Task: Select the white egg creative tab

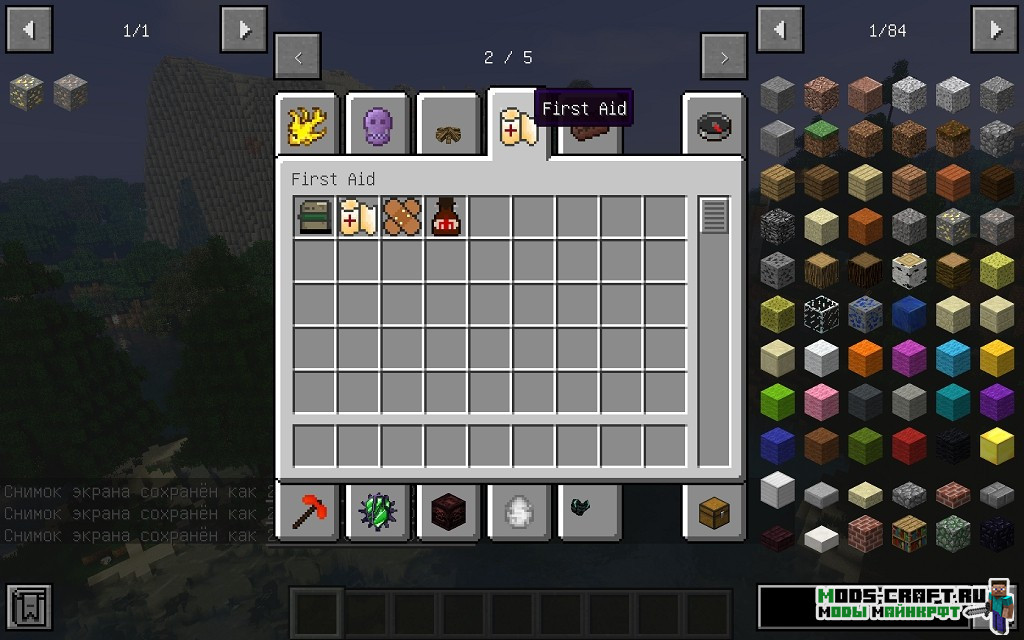Action: click(x=517, y=512)
